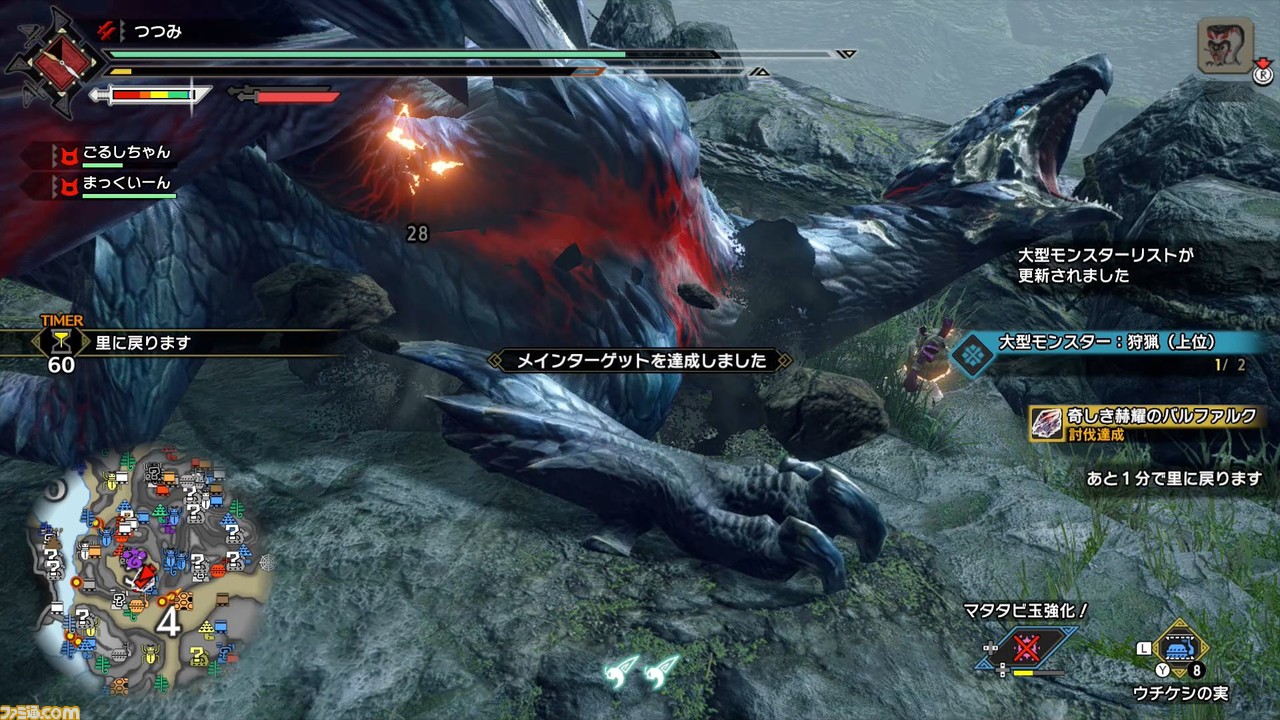Select the crossed-out Palico action icon
This screenshot has width=1280, height=720.
1029,650
